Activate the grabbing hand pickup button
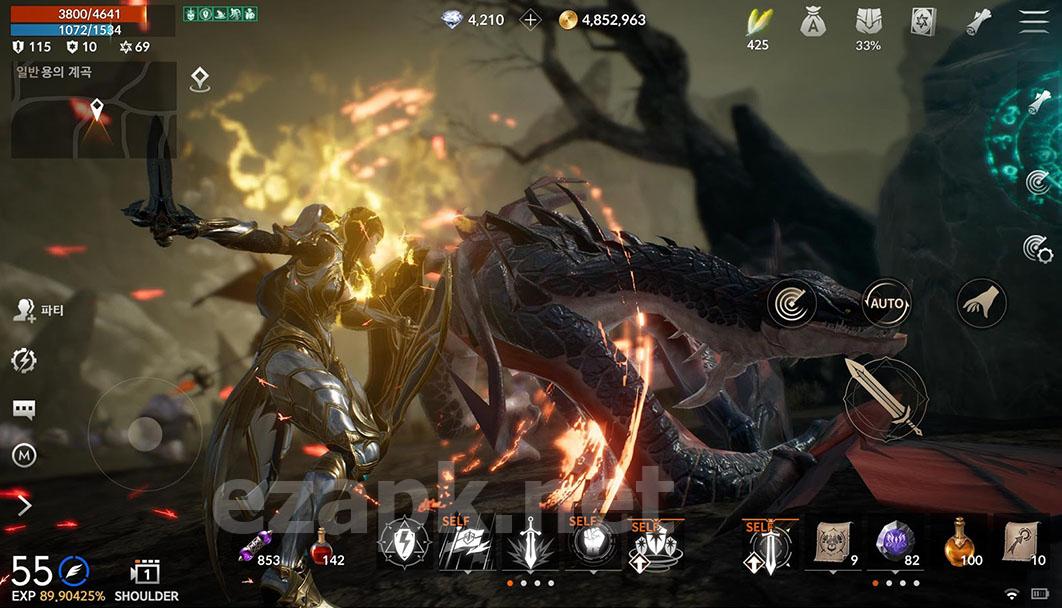This screenshot has height=608, width=1062. pos(981,302)
